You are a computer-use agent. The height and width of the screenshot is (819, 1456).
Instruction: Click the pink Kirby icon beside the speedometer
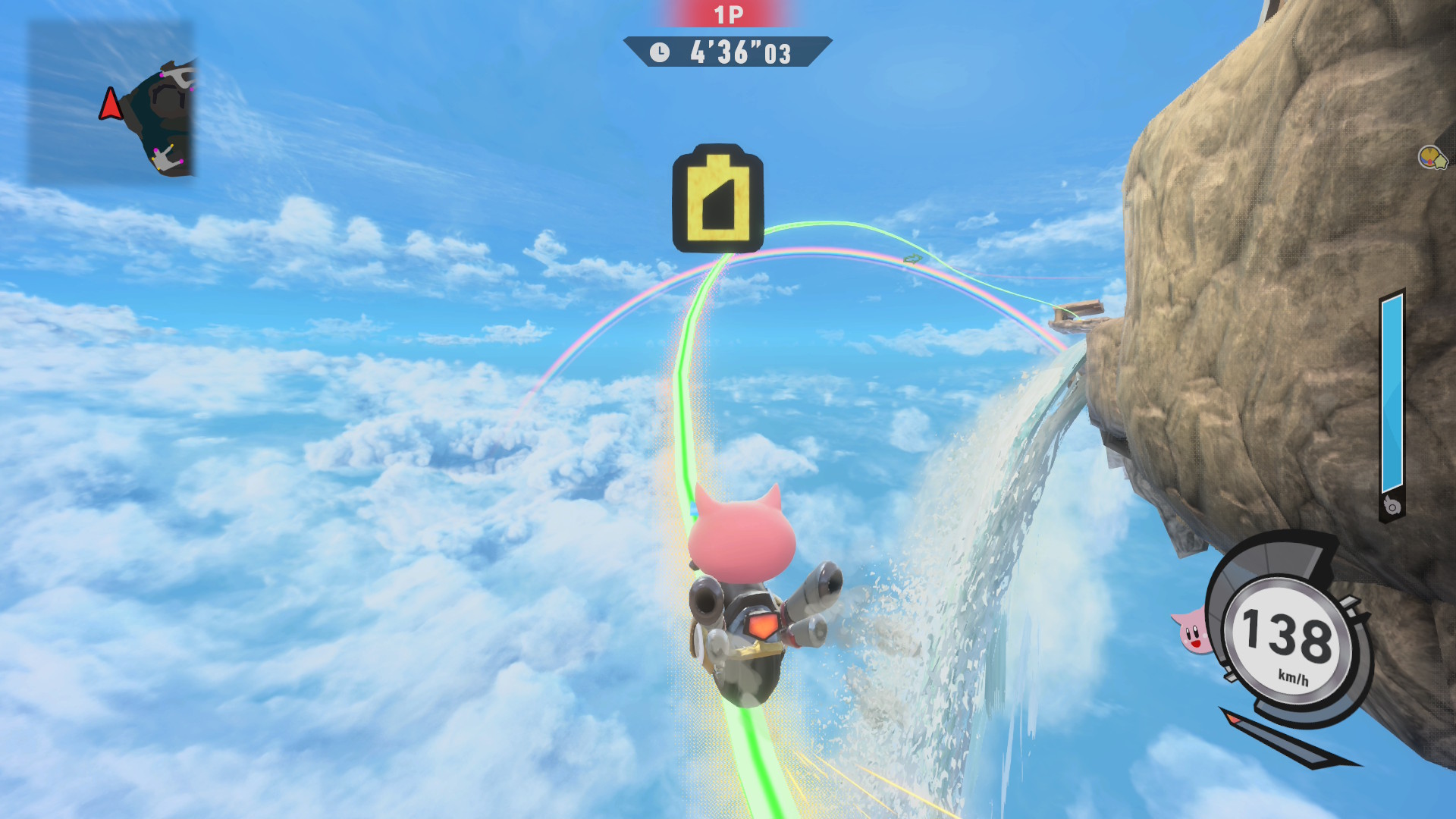[x=1191, y=631]
